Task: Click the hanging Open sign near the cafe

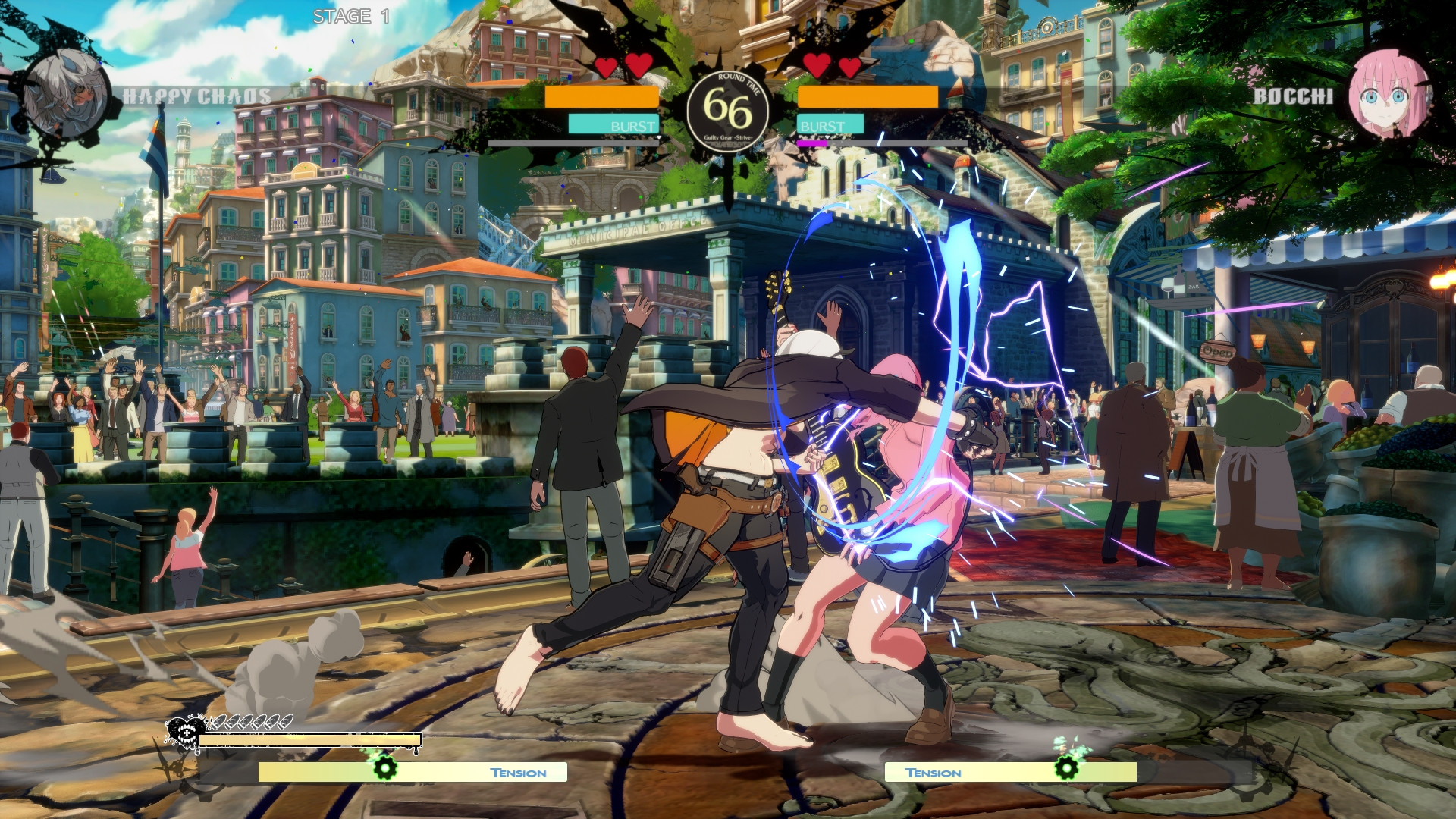Action: coord(1217,353)
